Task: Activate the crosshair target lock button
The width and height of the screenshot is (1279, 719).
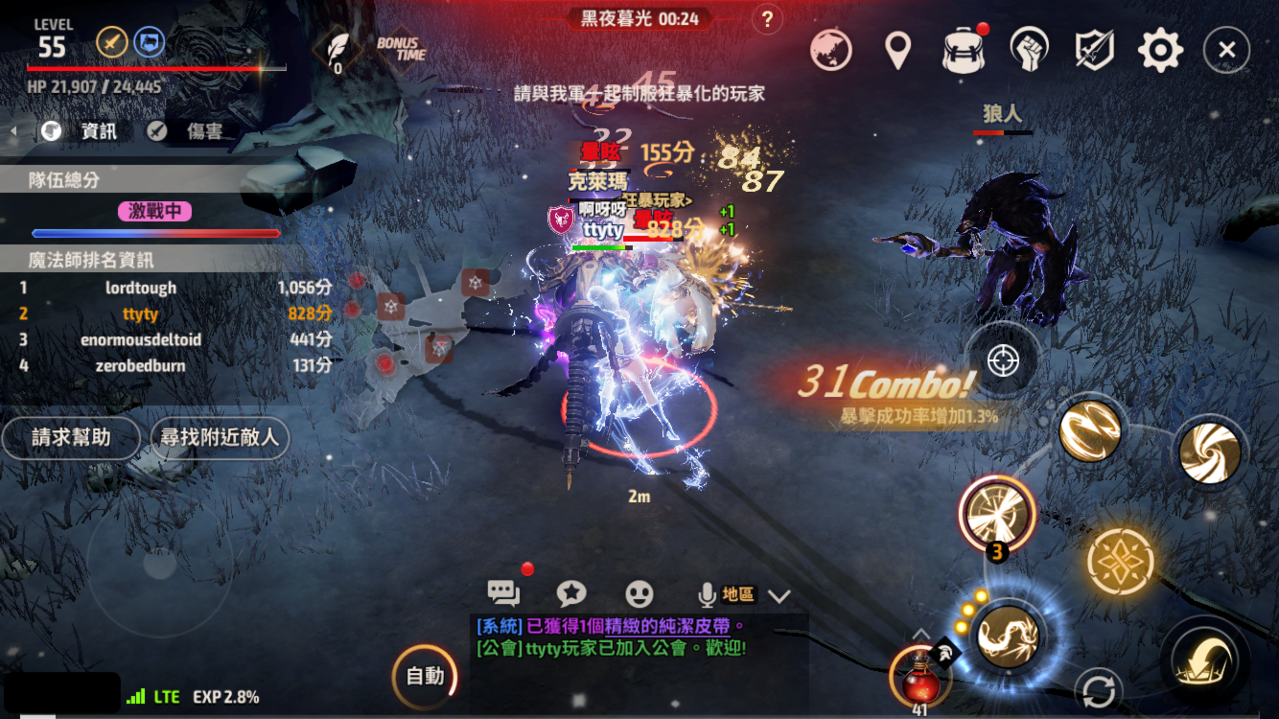Action: coord(1003,360)
